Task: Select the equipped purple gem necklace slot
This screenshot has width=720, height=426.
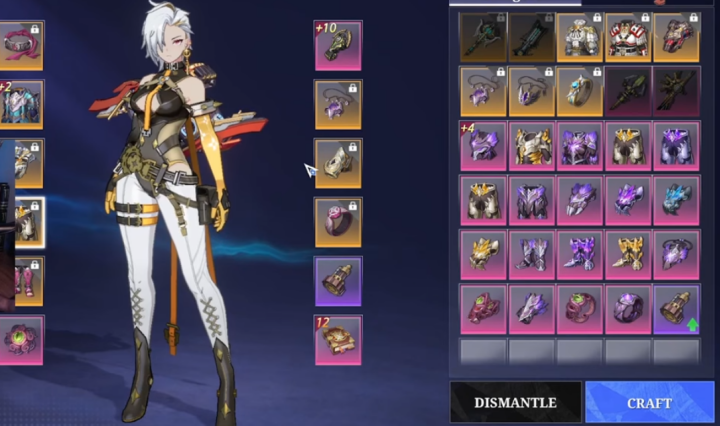Action: (x=338, y=104)
